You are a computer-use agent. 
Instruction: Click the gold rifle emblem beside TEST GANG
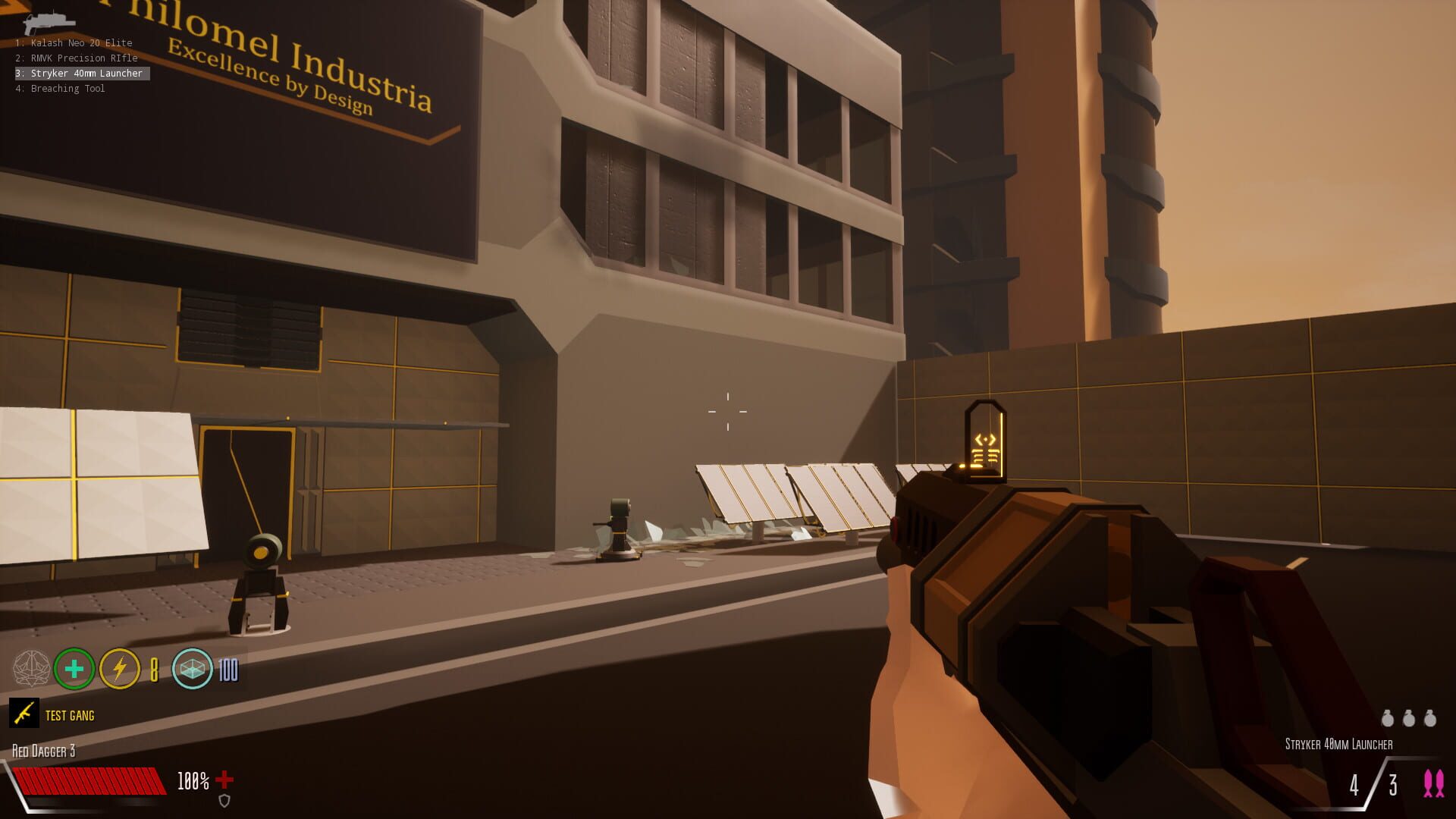pos(24,714)
